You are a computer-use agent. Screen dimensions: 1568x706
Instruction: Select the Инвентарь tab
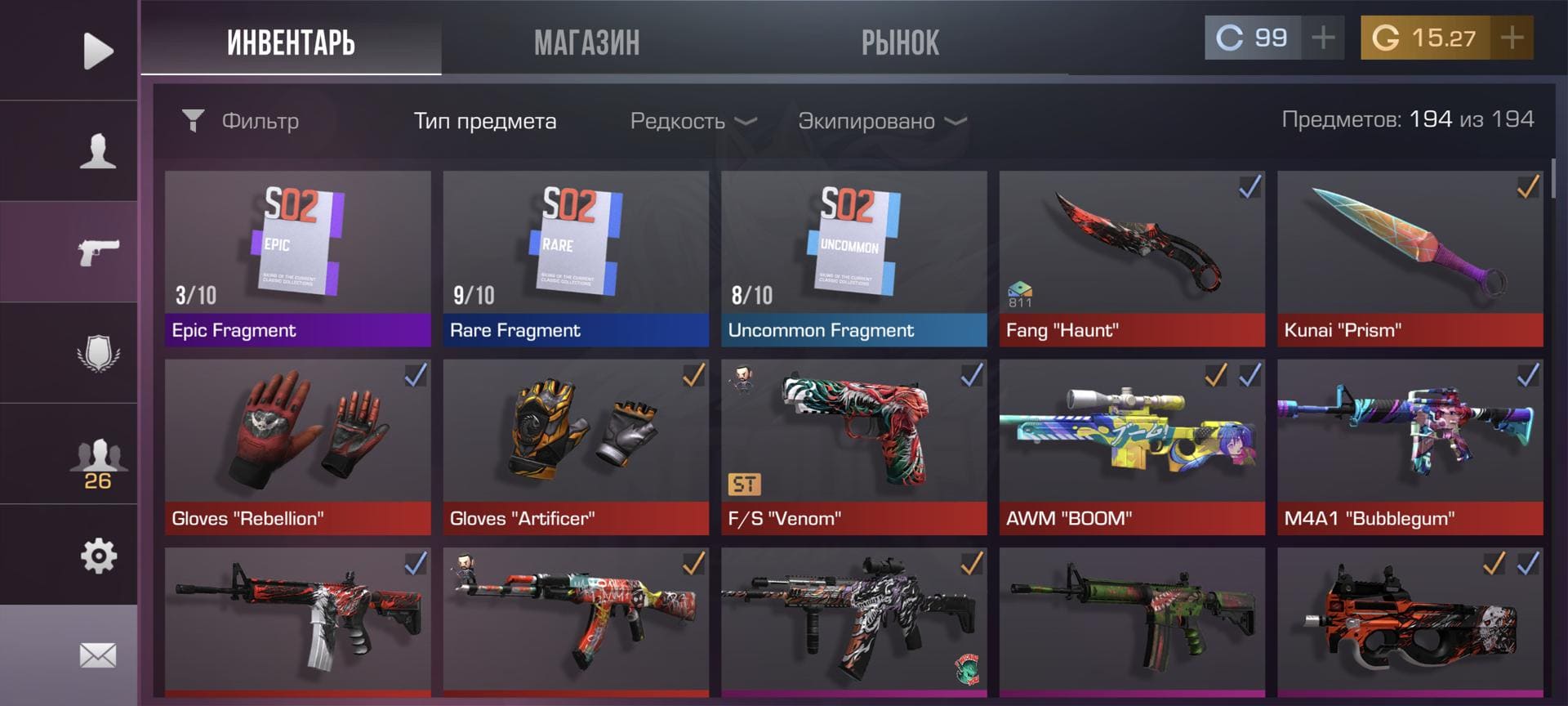pyautogui.click(x=291, y=42)
